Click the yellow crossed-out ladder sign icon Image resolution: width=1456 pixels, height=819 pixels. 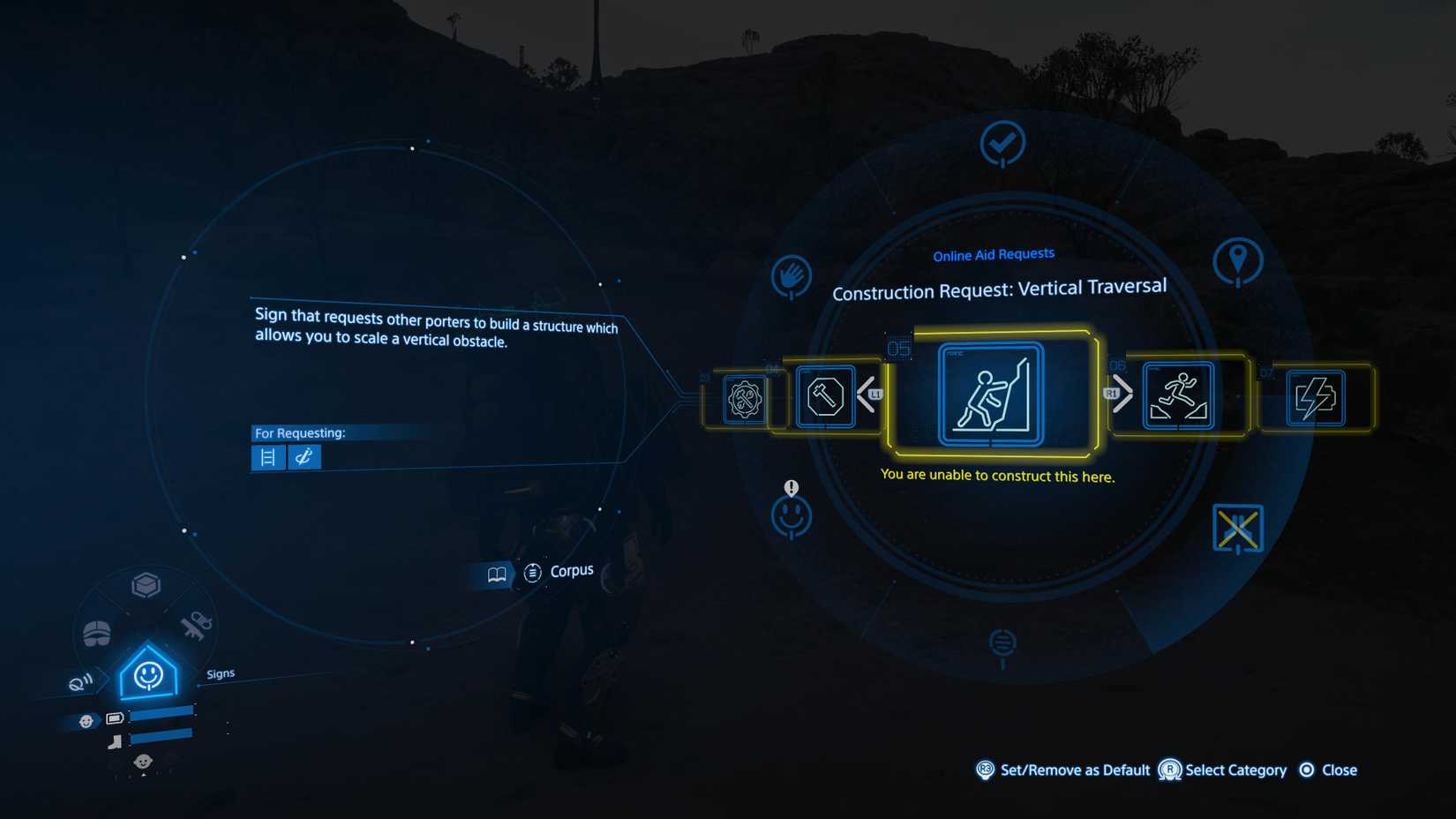pos(1239,527)
